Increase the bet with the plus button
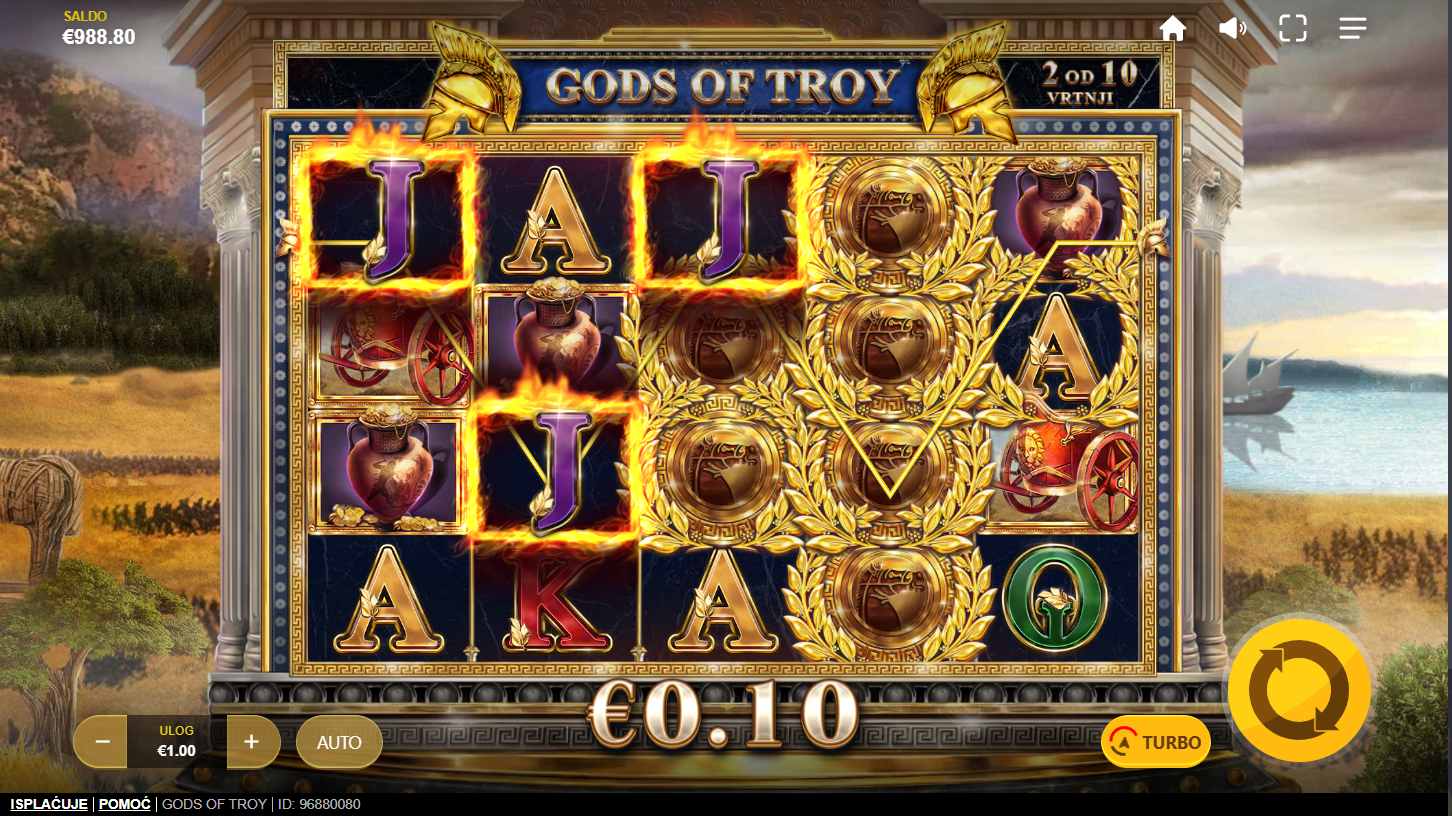Viewport: 1452px width, 816px height. pos(252,742)
